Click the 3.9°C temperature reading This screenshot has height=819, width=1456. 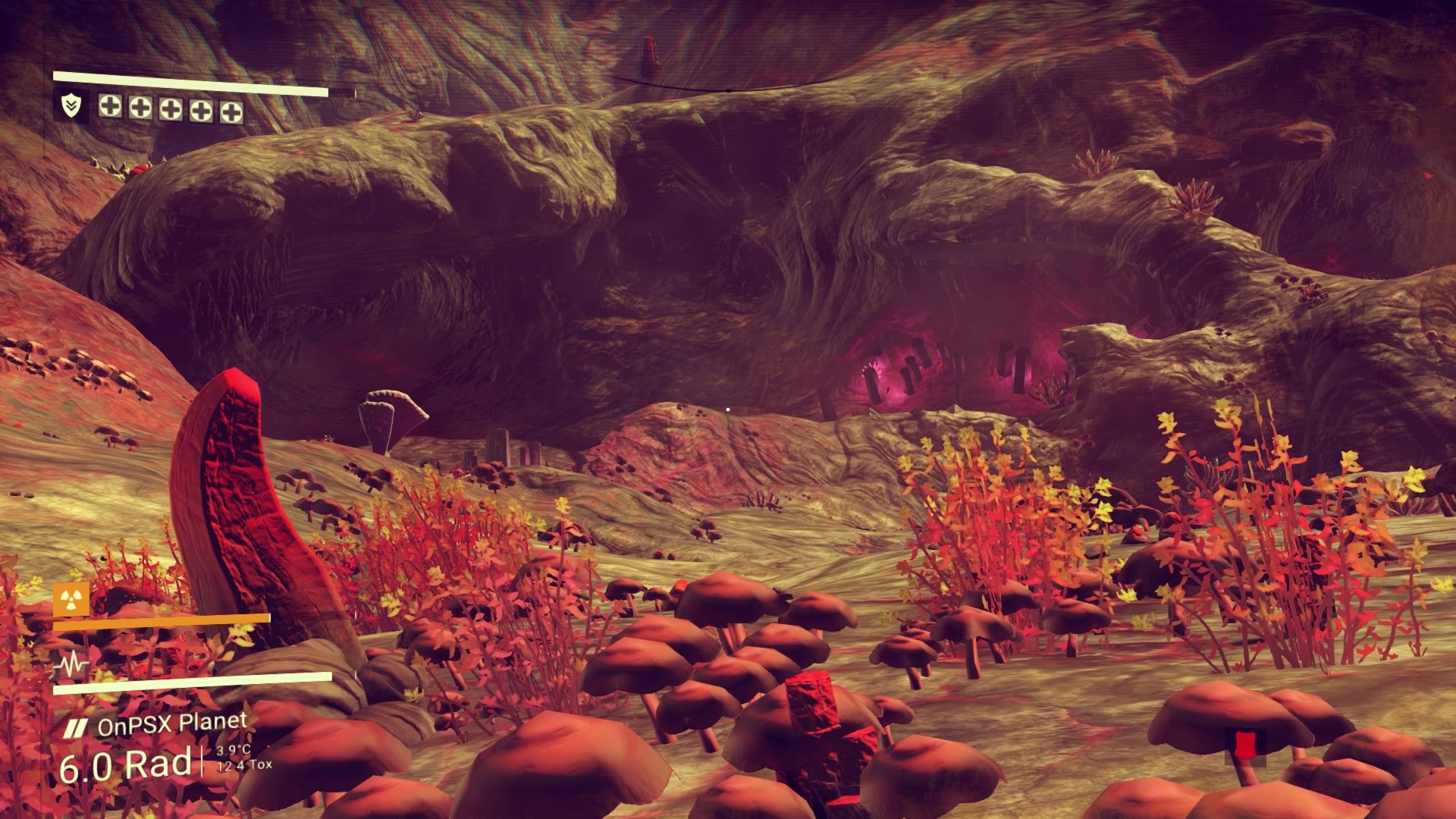click(234, 751)
